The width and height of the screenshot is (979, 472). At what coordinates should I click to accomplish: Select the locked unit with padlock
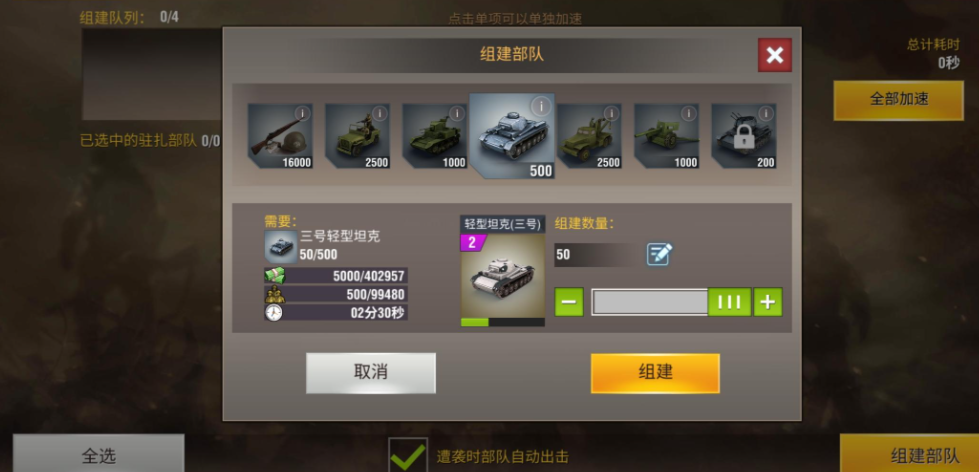tap(743, 136)
